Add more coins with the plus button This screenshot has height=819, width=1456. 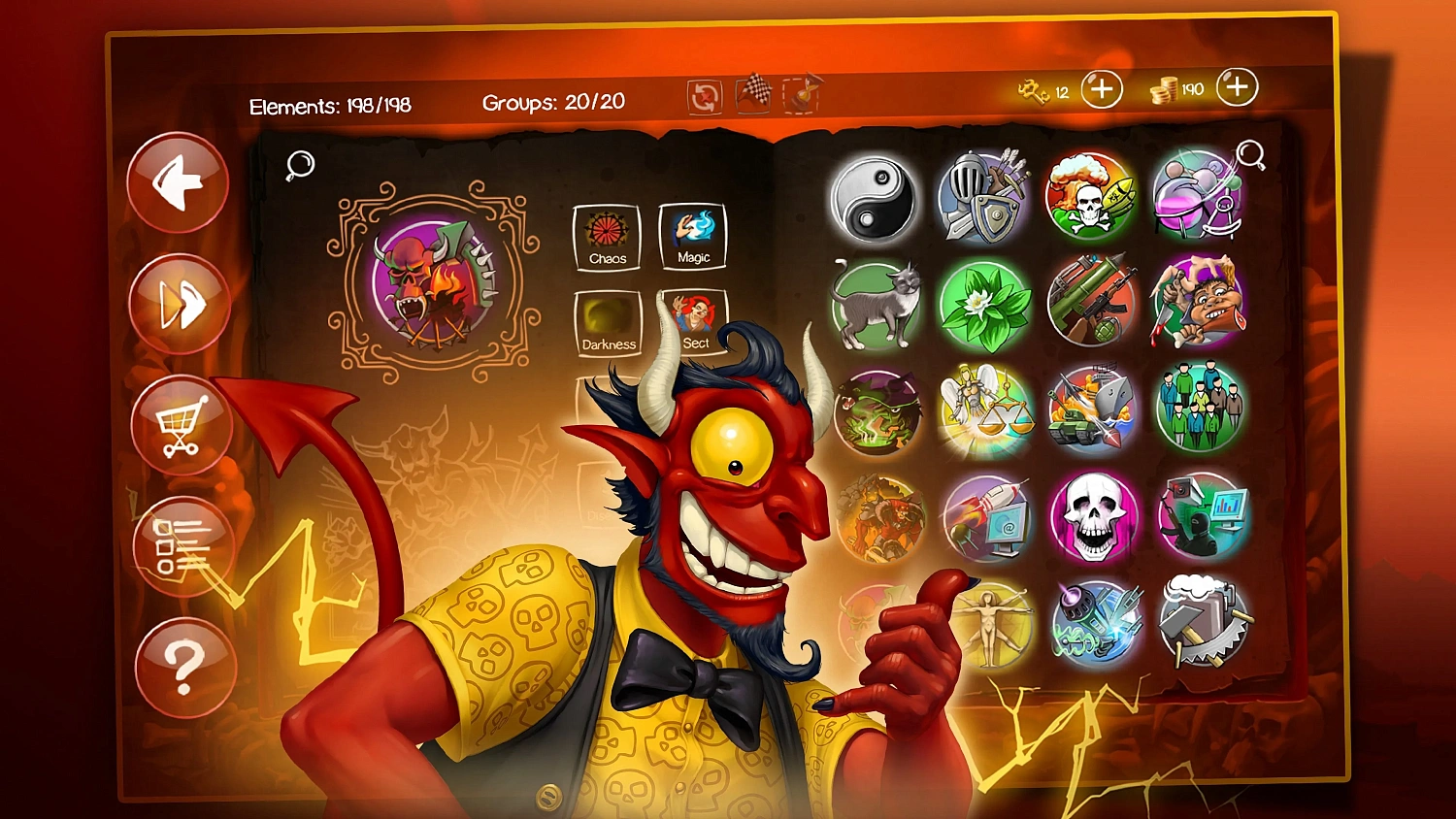(1237, 87)
